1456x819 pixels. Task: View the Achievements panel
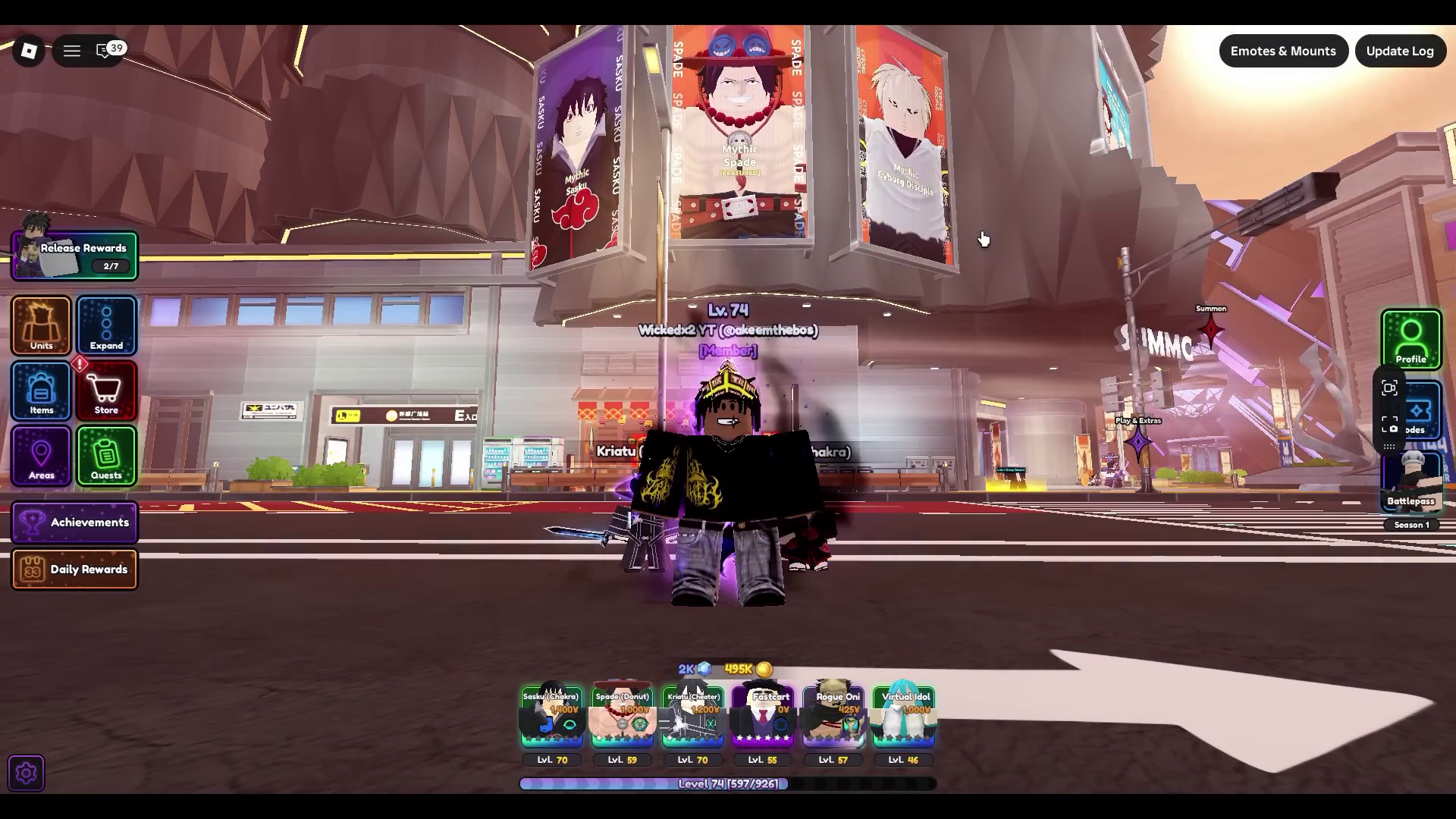pos(75,522)
